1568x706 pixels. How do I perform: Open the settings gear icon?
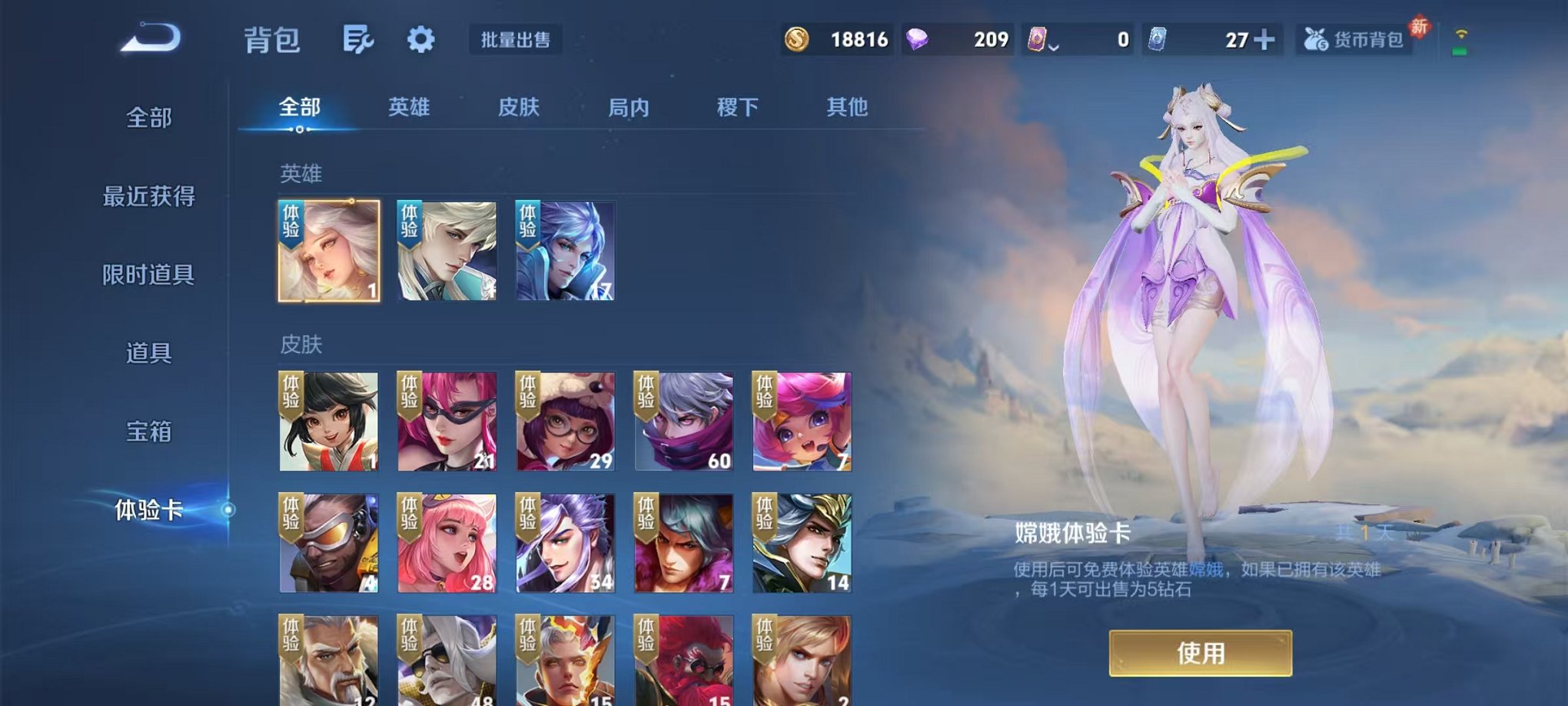pos(421,40)
